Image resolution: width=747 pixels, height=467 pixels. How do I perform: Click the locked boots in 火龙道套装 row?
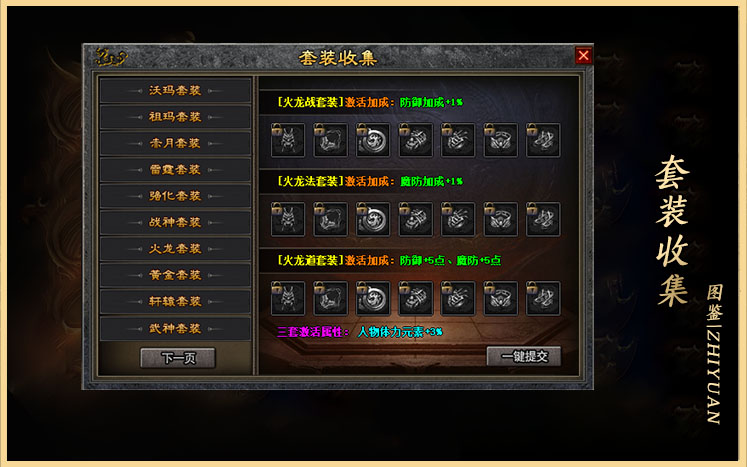[x=543, y=298]
